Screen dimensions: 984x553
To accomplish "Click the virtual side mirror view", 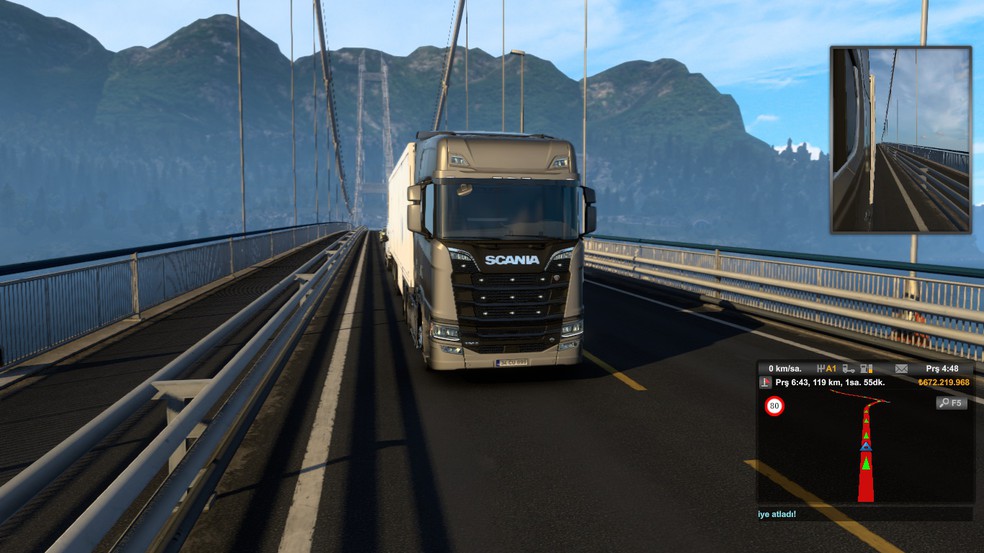I will point(900,140).
